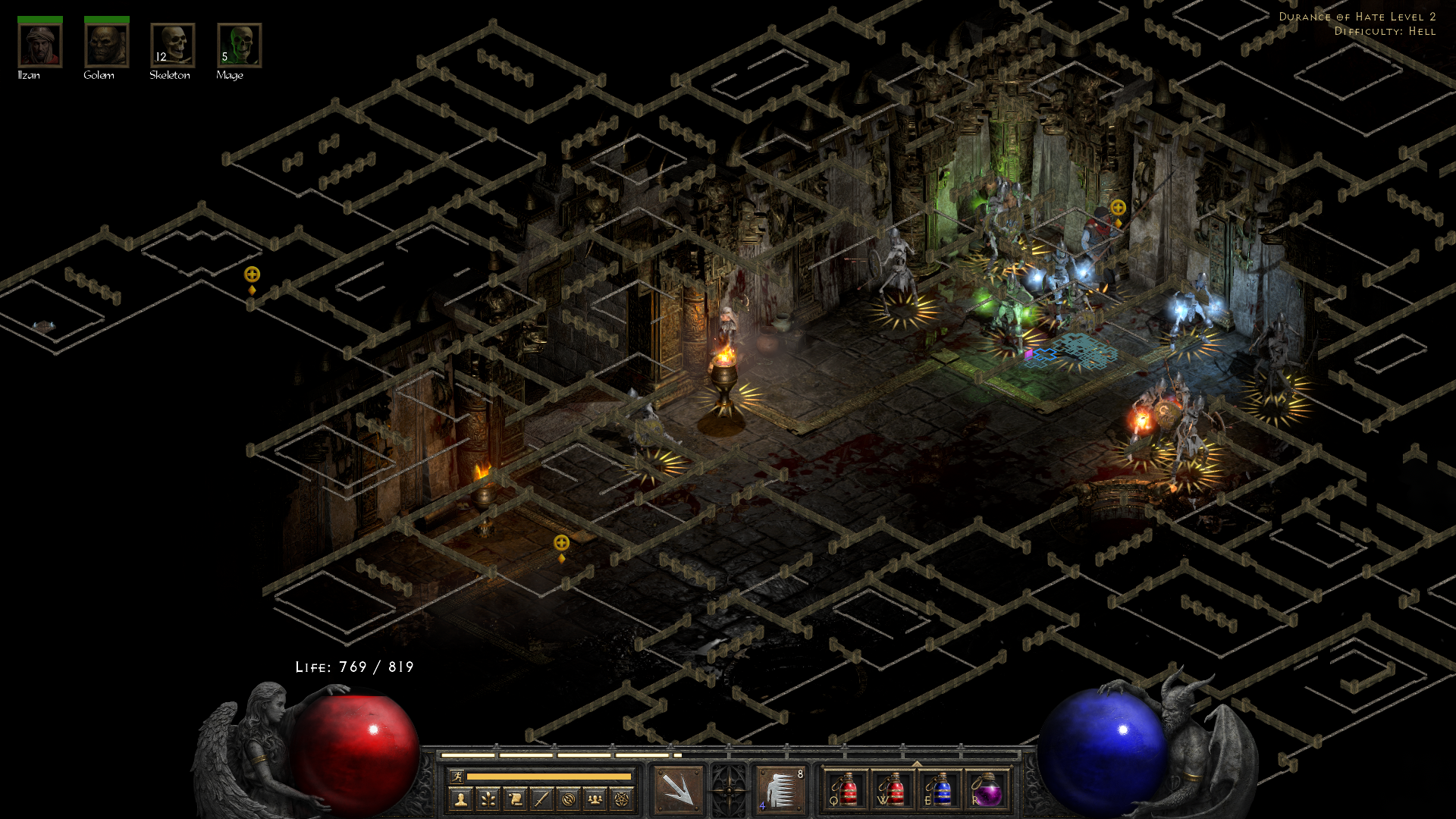1456x819 pixels.
Task: Use the red healing potion marked Q
Action: pyautogui.click(x=846, y=789)
